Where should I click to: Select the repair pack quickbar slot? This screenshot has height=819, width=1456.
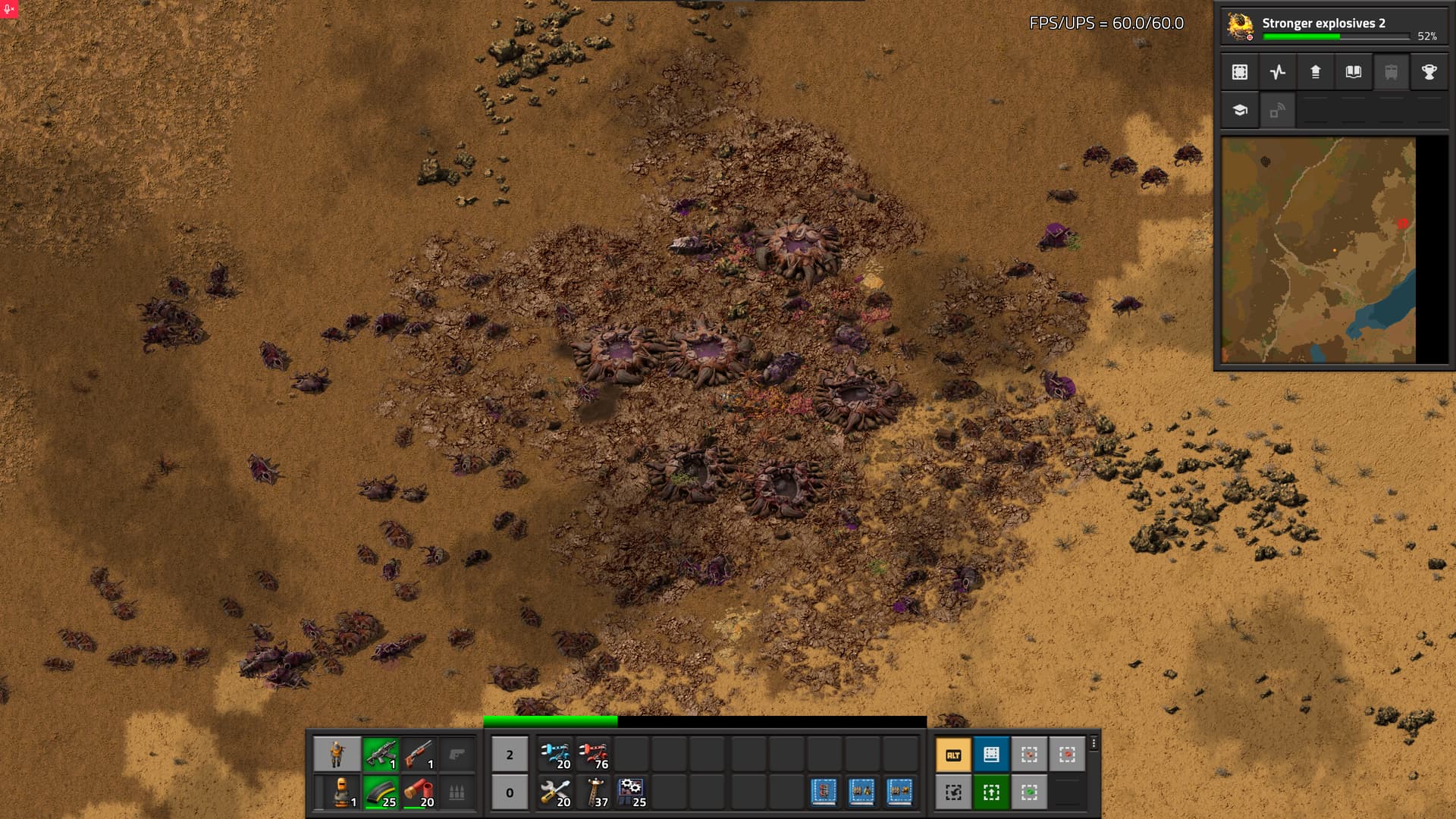coord(555,792)
